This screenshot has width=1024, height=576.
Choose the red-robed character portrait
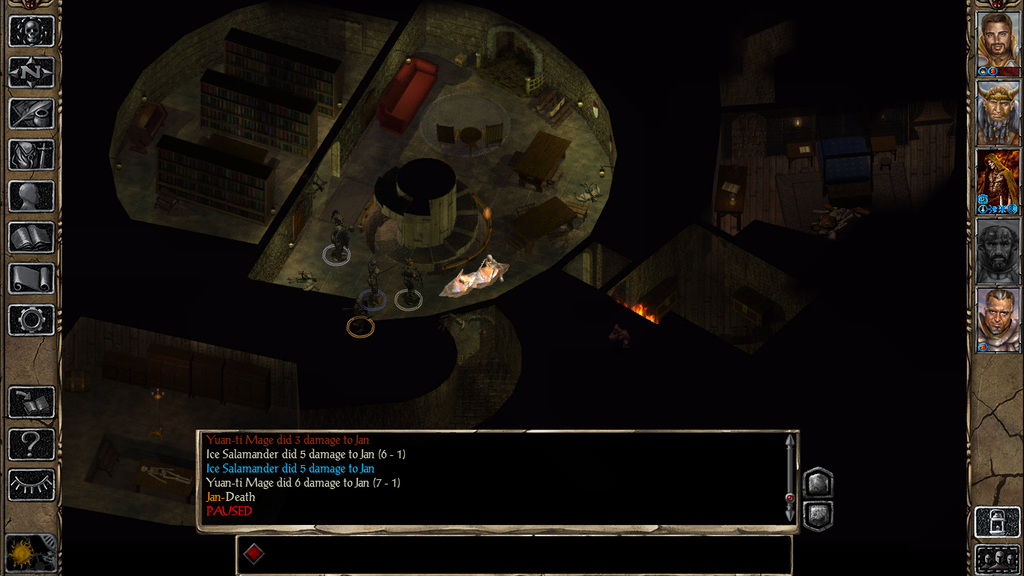point(997,178)
